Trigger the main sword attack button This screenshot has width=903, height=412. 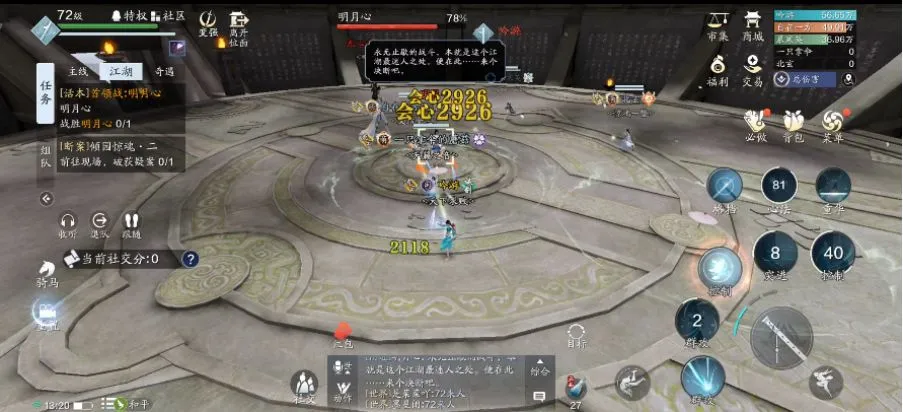[x=781, y=337]
